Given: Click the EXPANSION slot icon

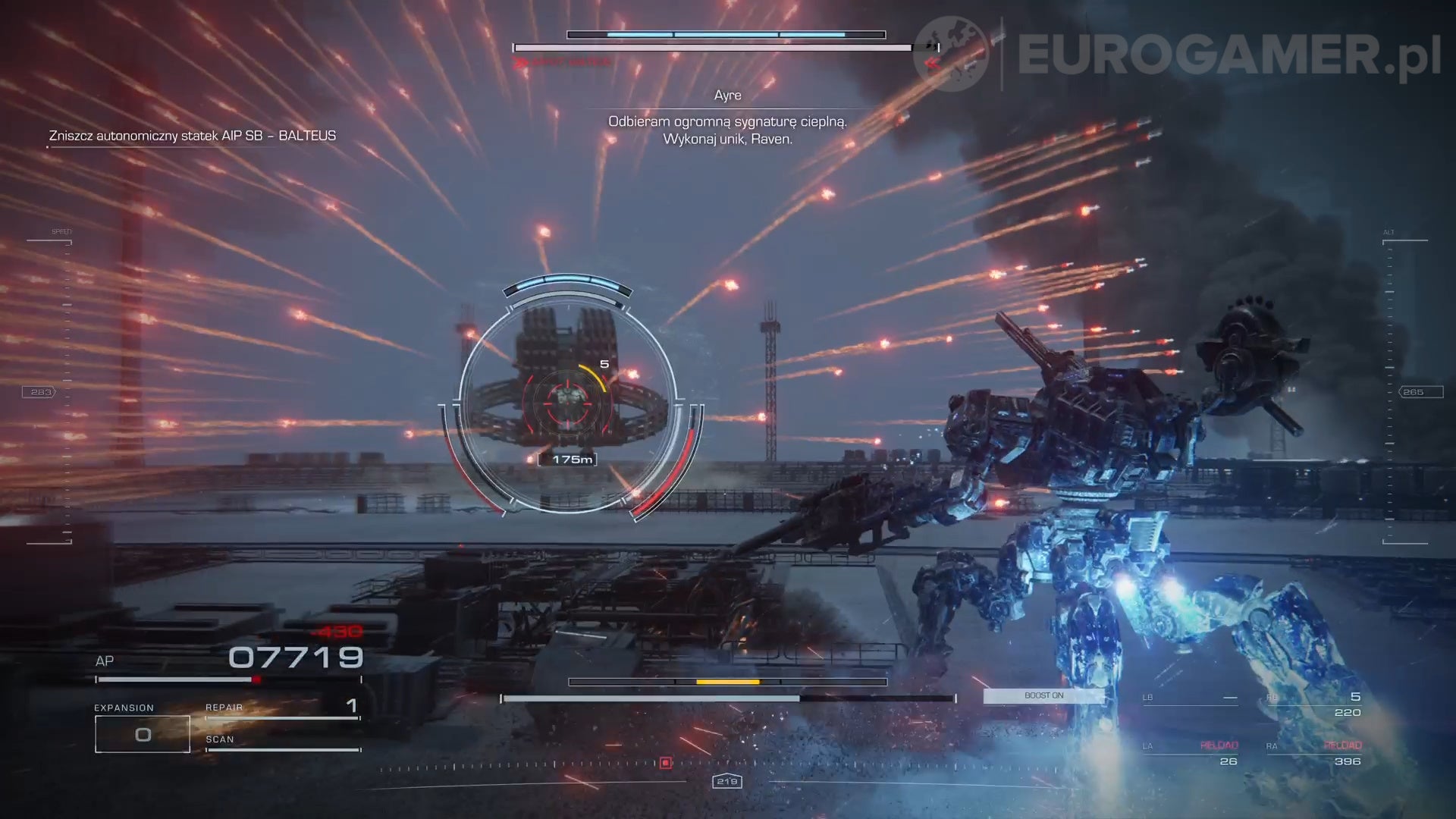Looking at the screenshot, I should [x=142, y=733].
